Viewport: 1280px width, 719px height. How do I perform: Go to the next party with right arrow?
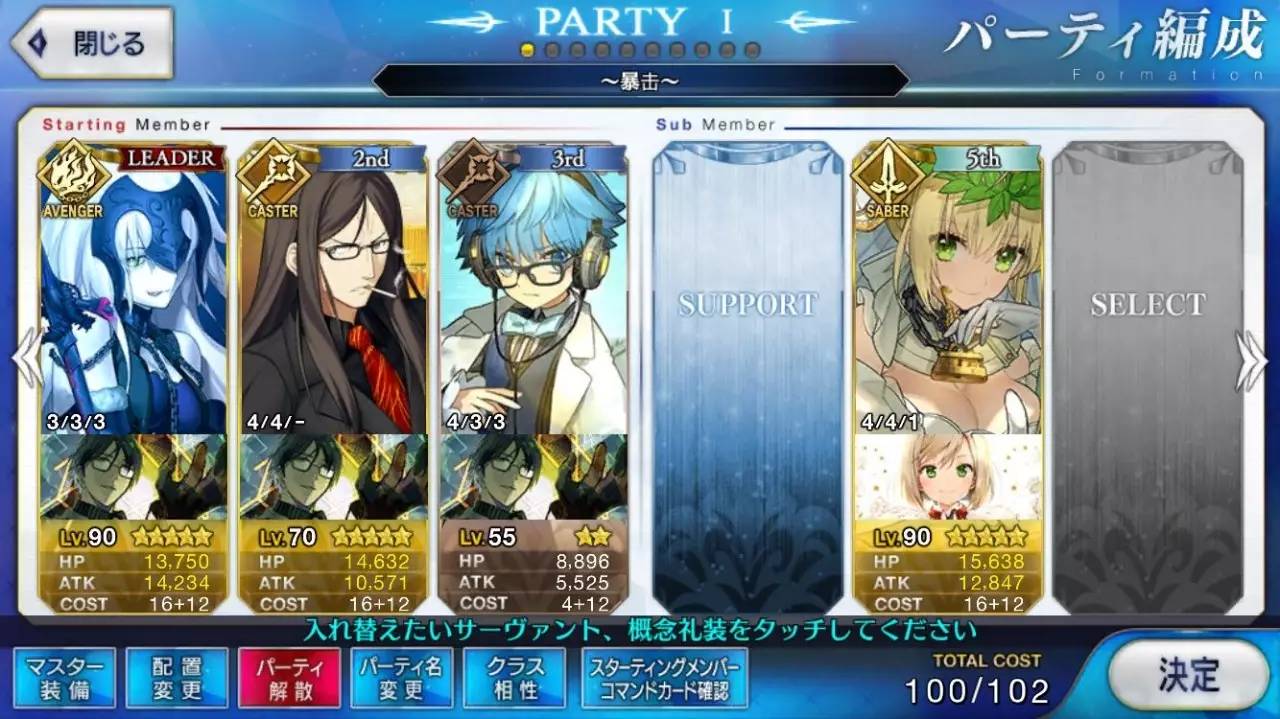[1254, 360]
